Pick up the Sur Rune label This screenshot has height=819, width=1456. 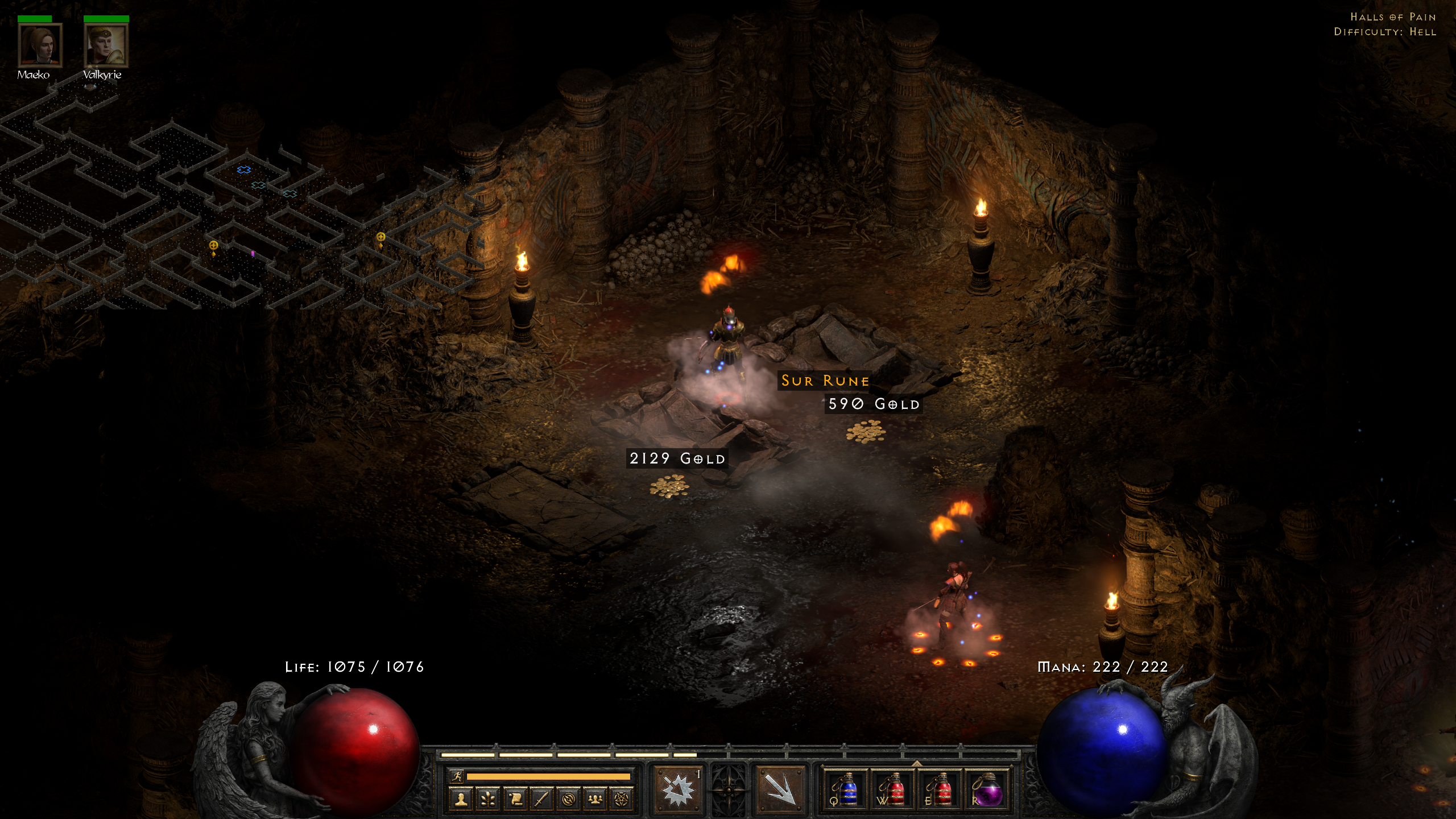point(825,380)
